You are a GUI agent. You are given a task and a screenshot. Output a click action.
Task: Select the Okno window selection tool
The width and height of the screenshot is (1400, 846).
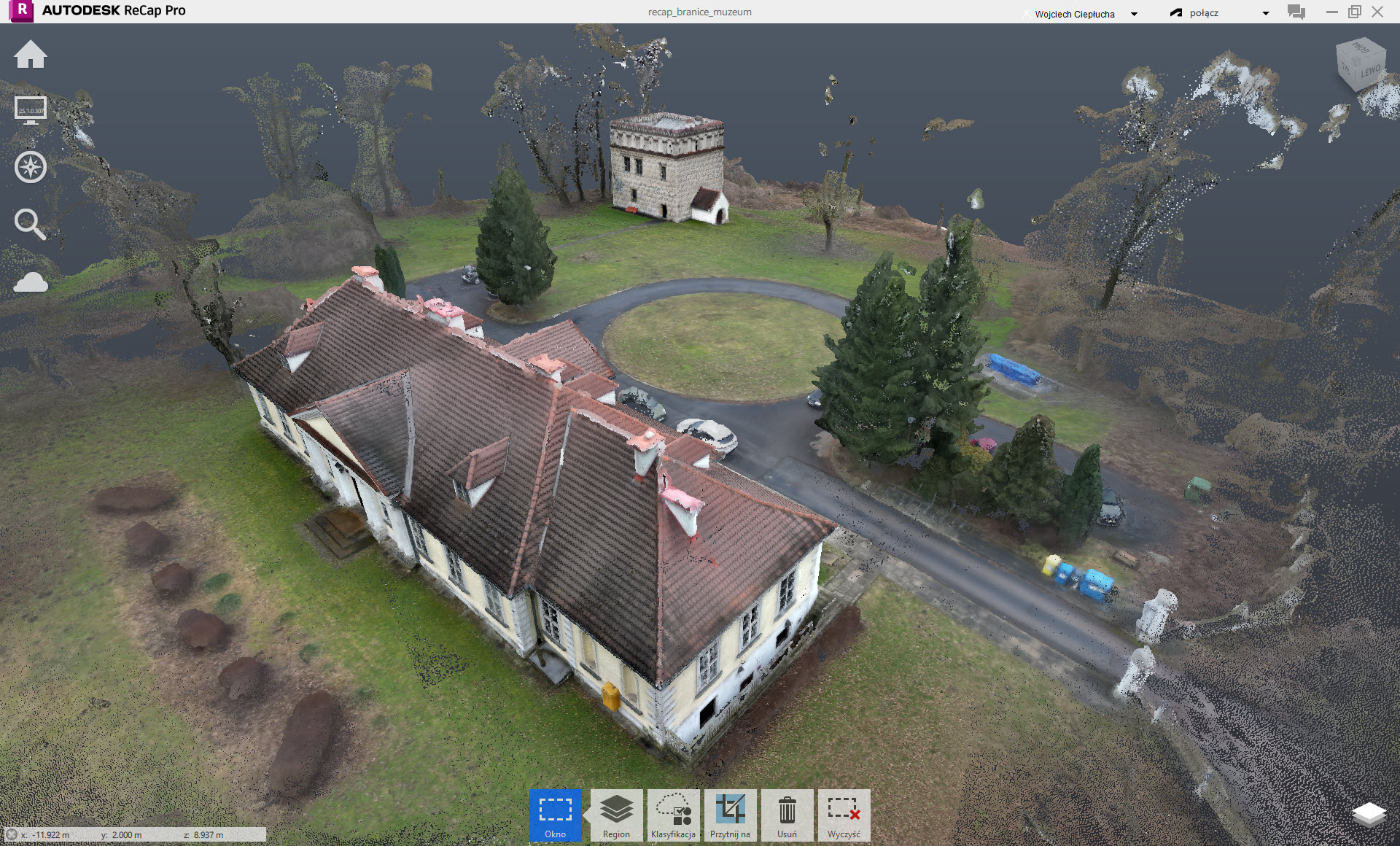pos(555,815)
